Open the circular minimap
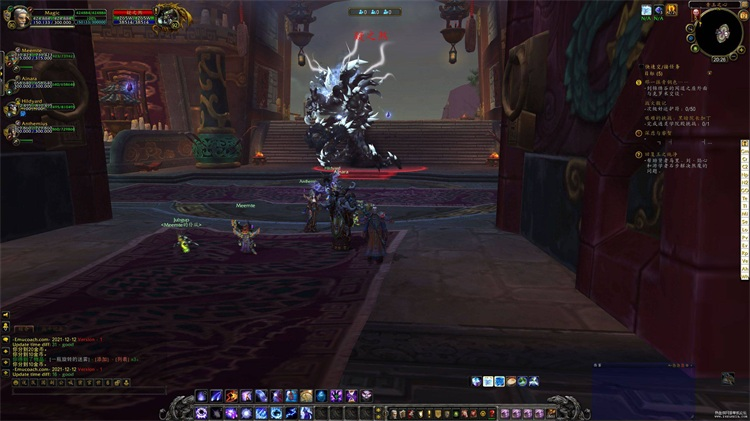 coord(719,34)
